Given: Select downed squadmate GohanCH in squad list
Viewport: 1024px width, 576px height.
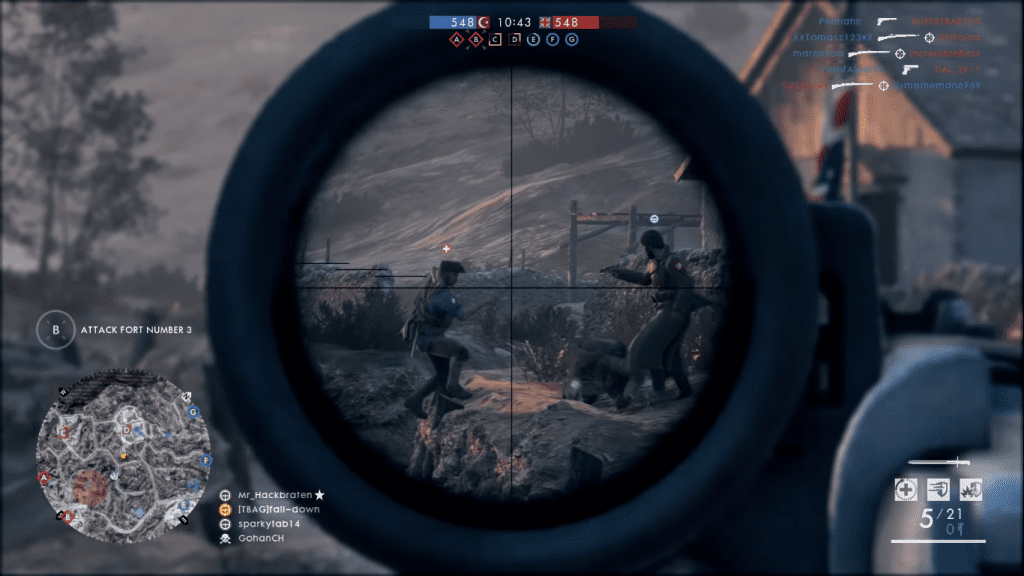Looking at the screenshot, I should [x=260, y=539].
